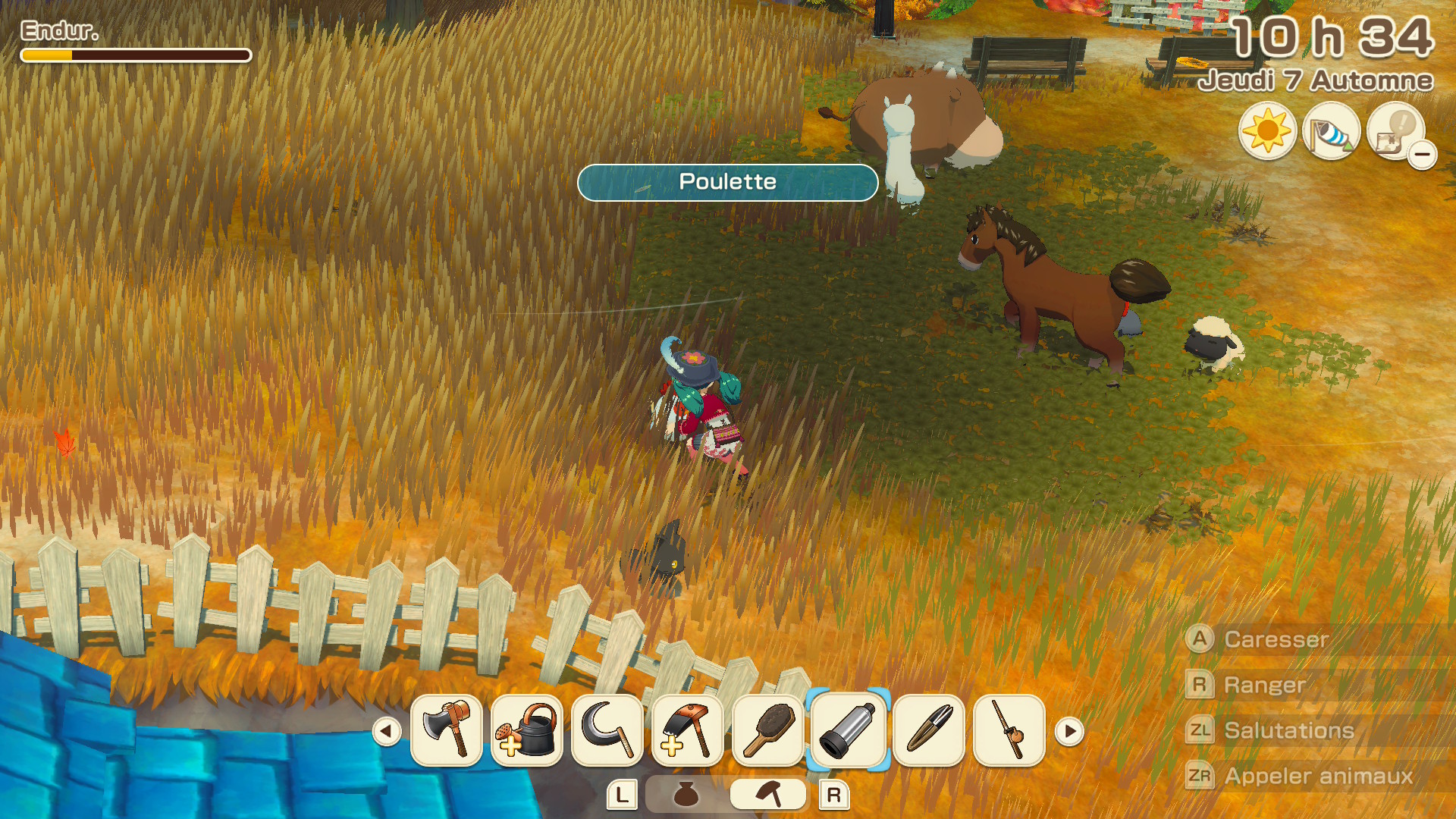The width and height of the screenshot is (1456, 819).
Task: Open the sunny weather icon
Action: 1267,131
